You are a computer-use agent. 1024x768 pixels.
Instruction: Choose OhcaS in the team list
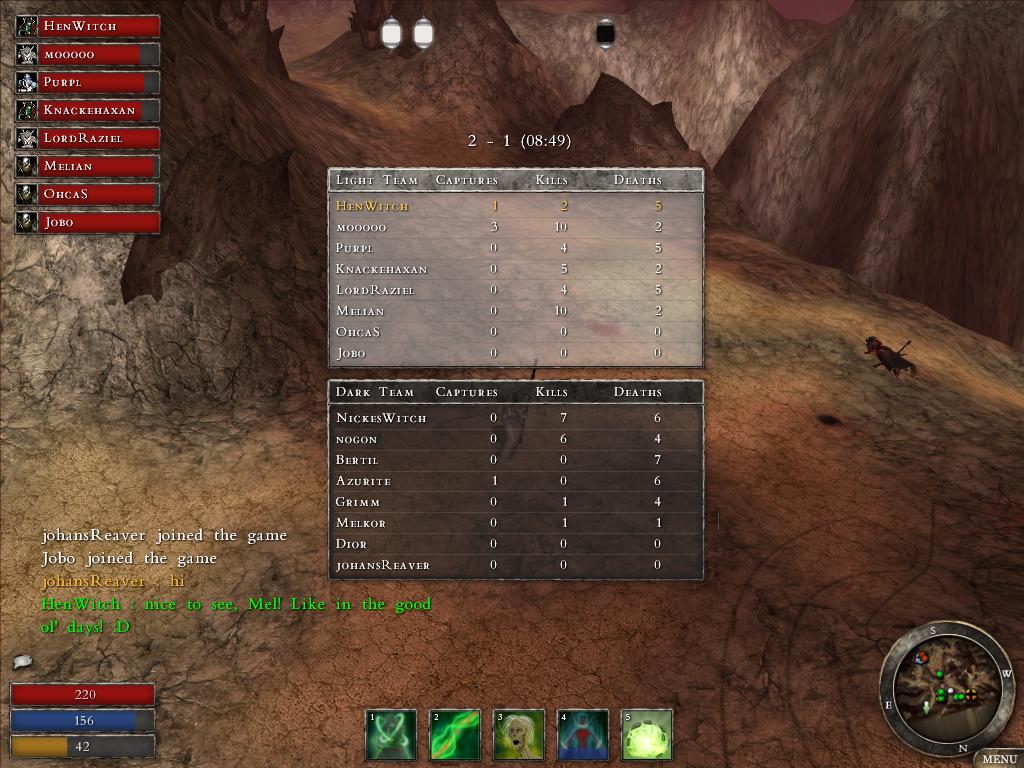[88, 194]
